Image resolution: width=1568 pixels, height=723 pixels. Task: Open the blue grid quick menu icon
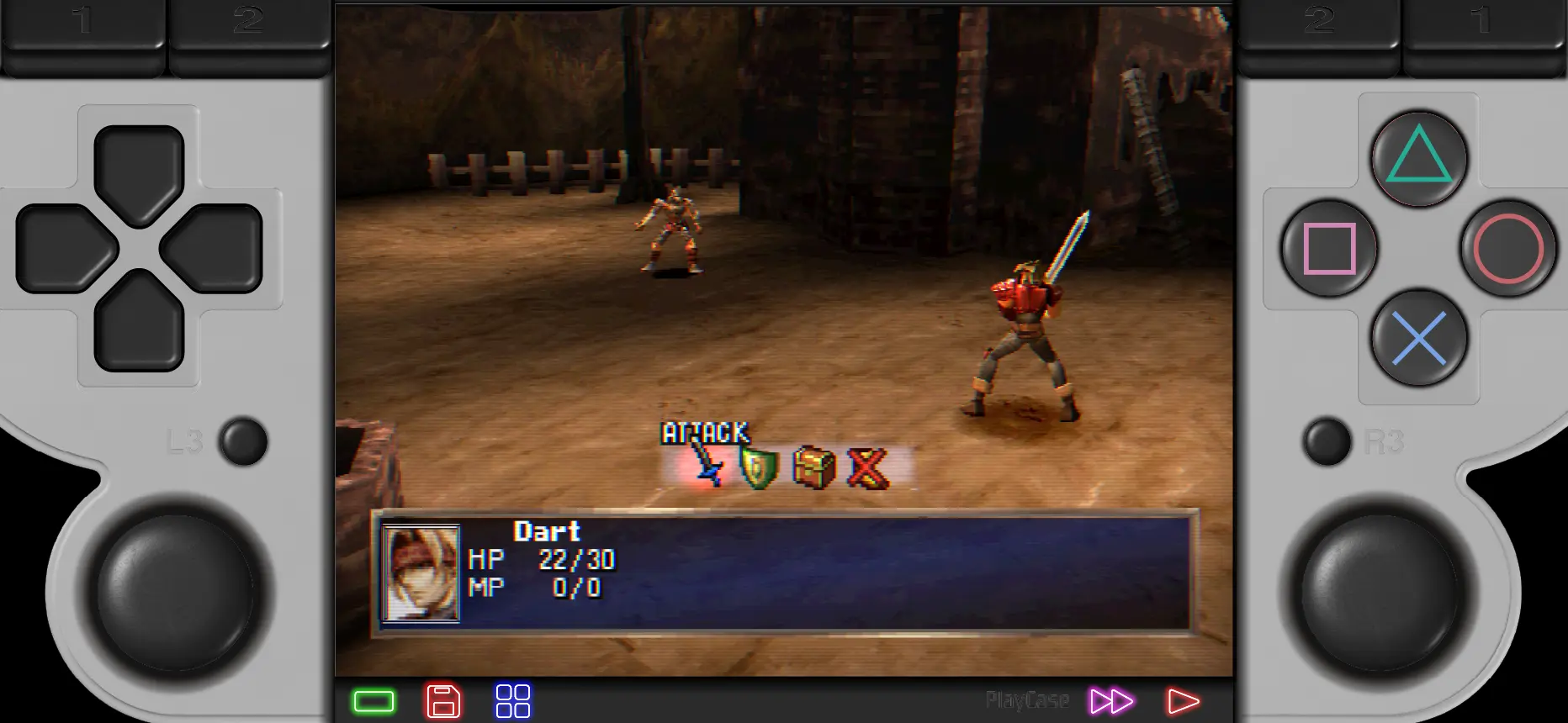click(514, 699)
